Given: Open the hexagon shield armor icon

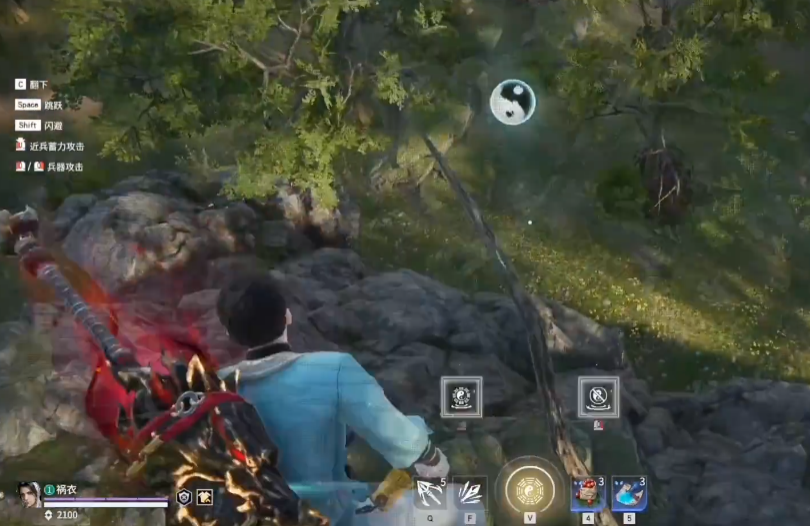Looking at the screenshot, I should pos(184,497).
